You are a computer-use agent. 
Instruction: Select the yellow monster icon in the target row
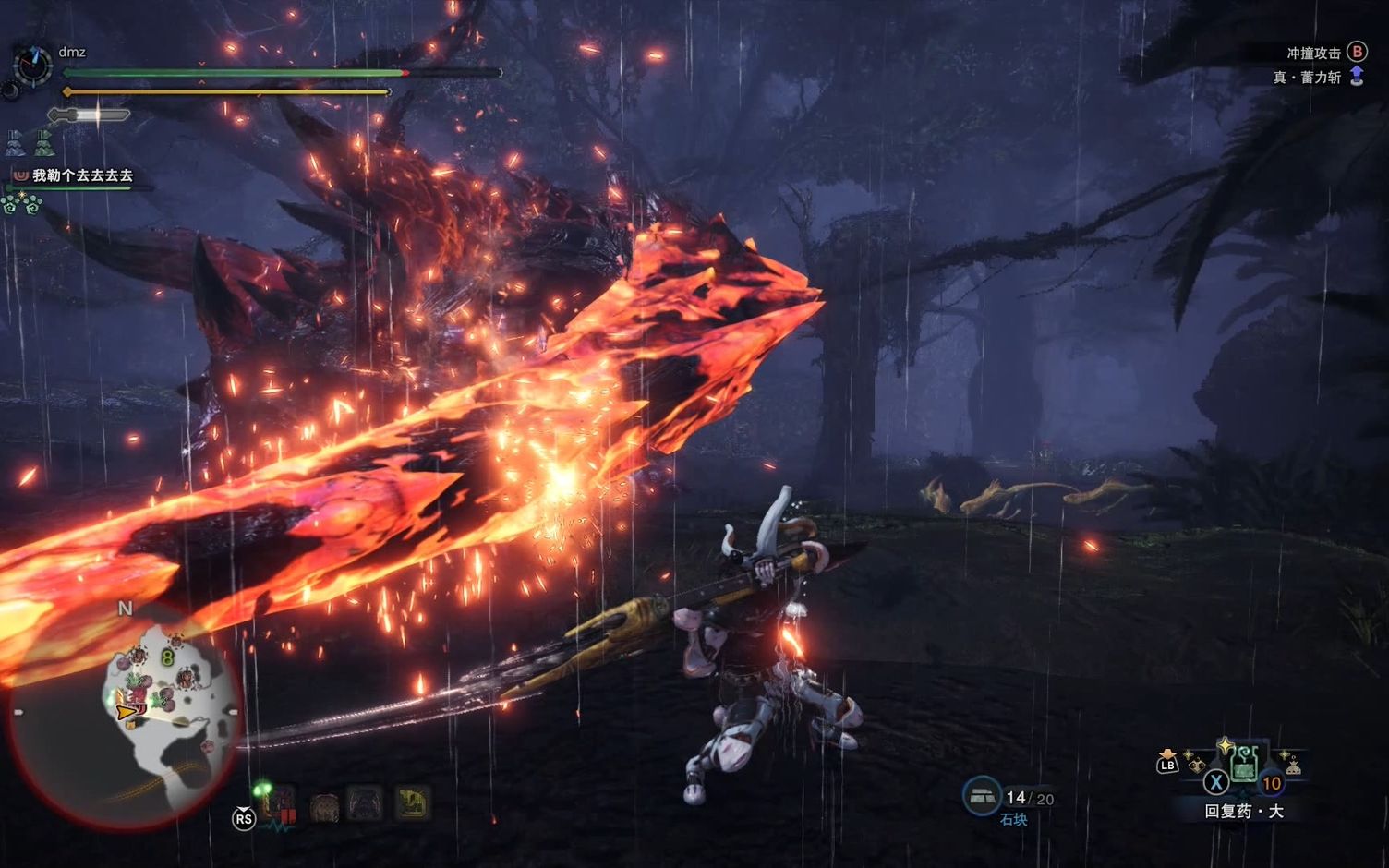tap(412, 803)
